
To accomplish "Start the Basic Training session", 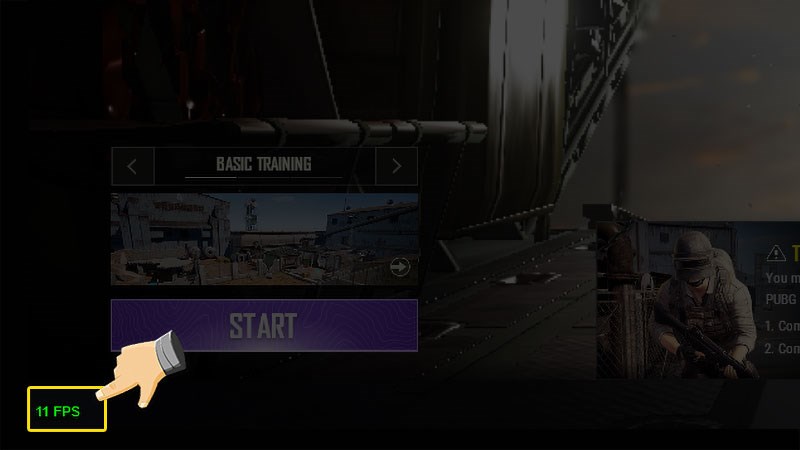I will coord(263,325).
